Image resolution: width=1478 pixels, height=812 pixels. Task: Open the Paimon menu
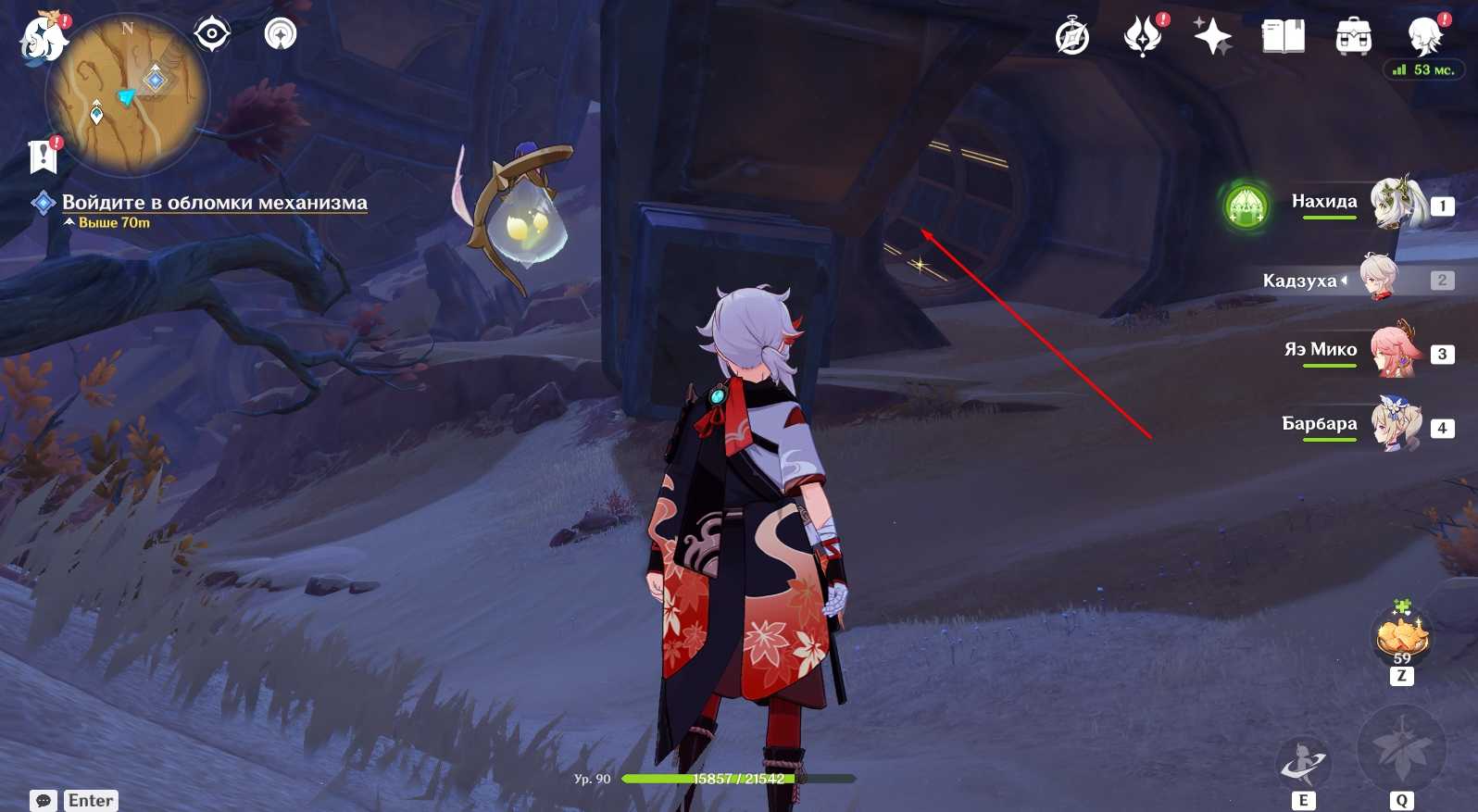(42, 39)
